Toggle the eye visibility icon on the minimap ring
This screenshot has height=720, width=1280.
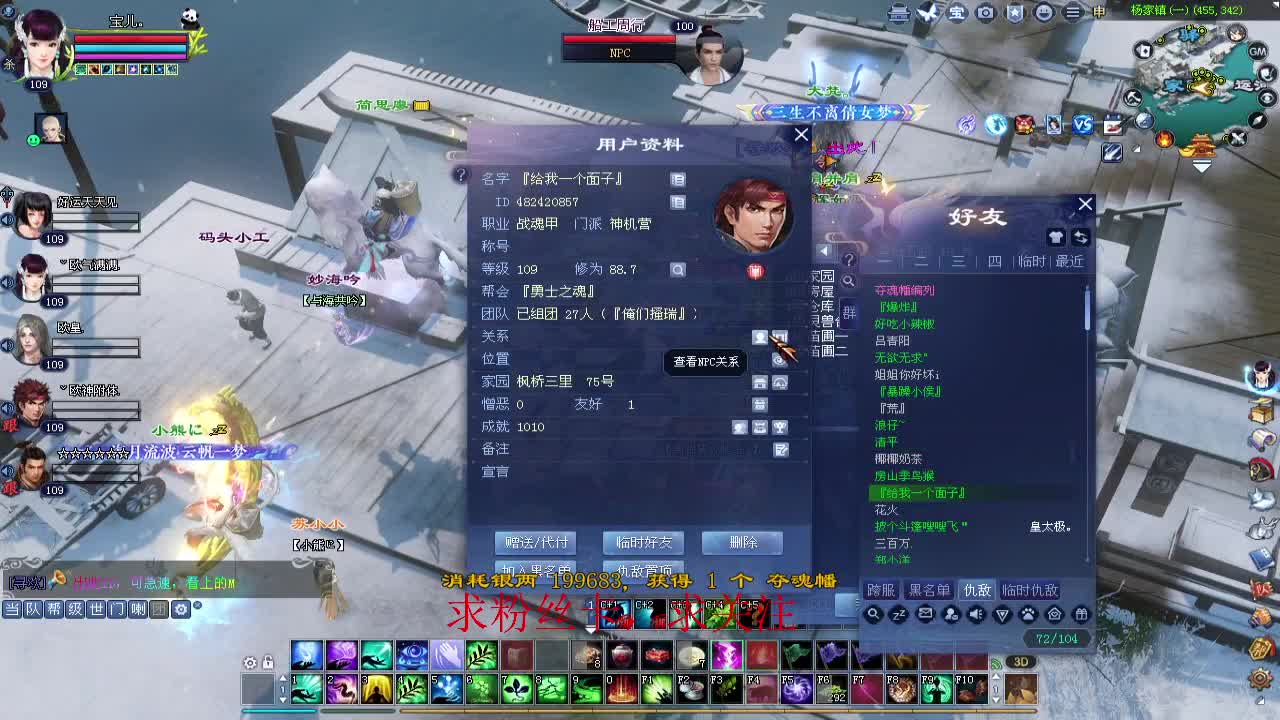tap(1265, 98)
